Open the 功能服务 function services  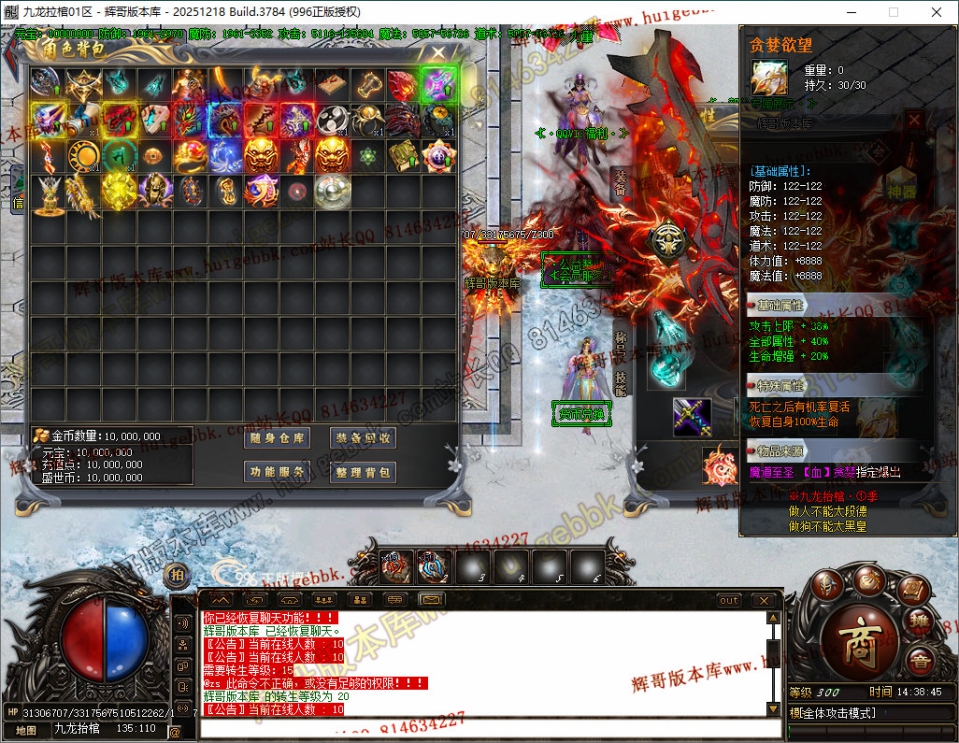tap(278, 472)
